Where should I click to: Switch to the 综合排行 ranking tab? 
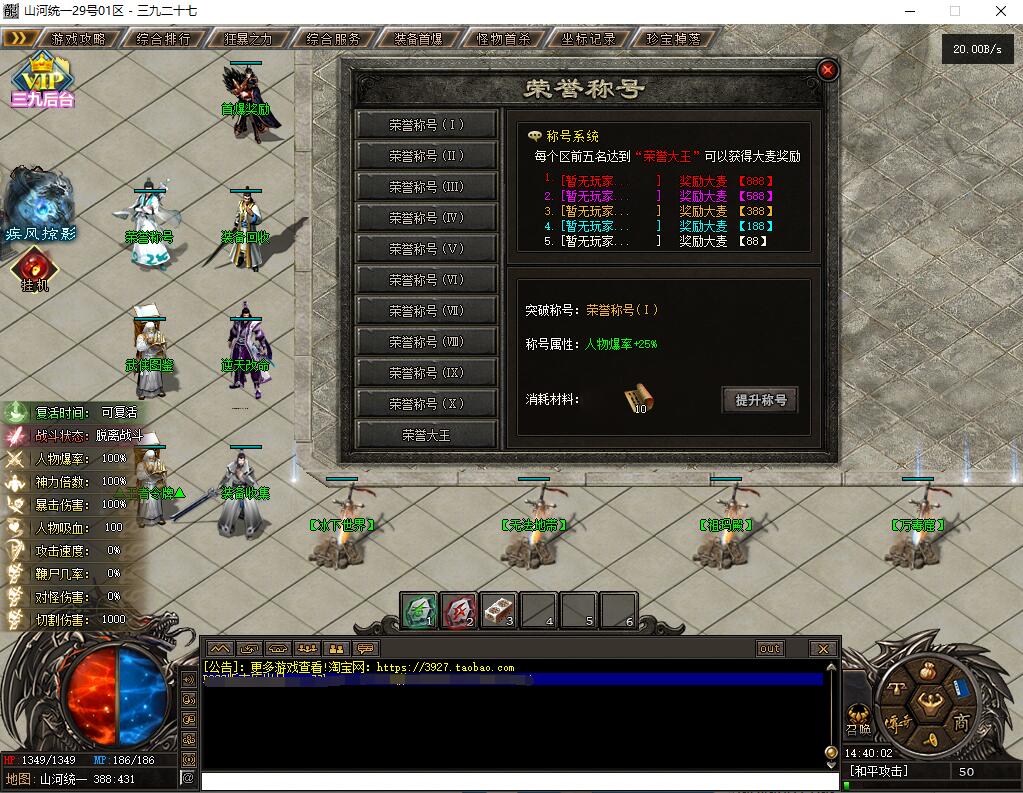tap(163, 39)
